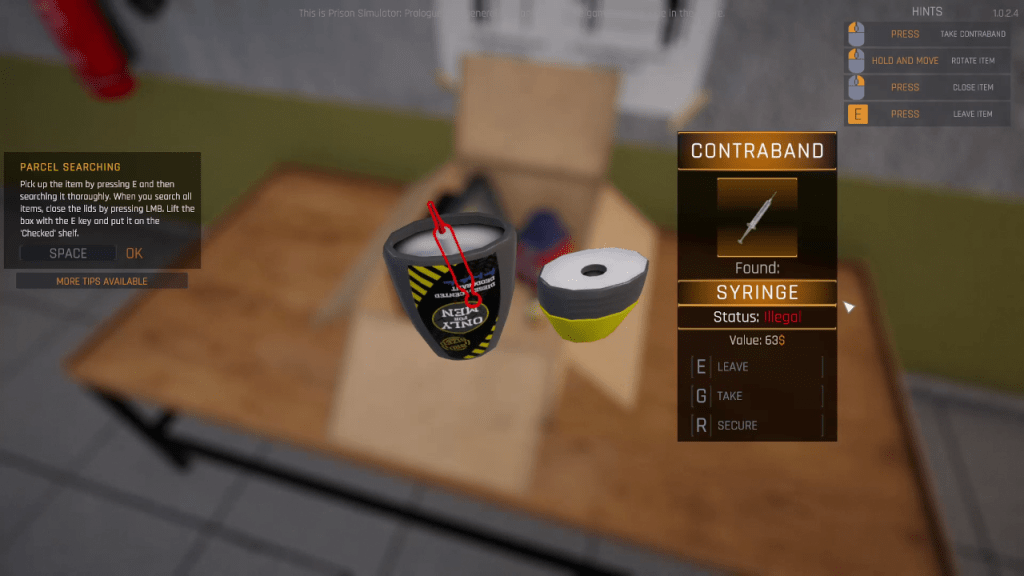Screen dimensions: 1024x576
Task: Open the More Tips Available bar
Action: (x=102, y=281)
